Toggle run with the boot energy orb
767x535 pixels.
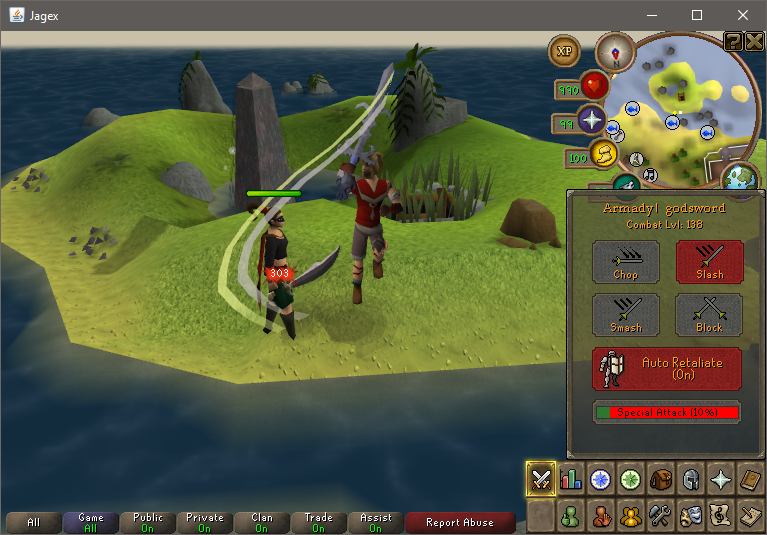[605, 153]
